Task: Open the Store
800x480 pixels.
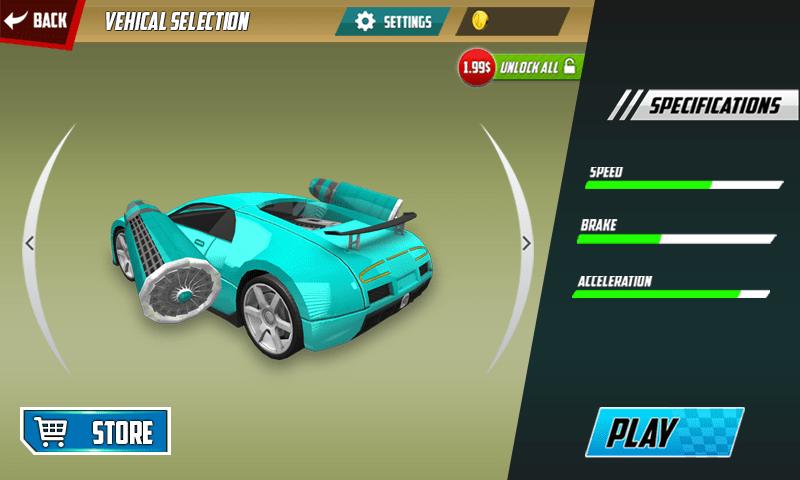Action: click(x=96, y=431)
